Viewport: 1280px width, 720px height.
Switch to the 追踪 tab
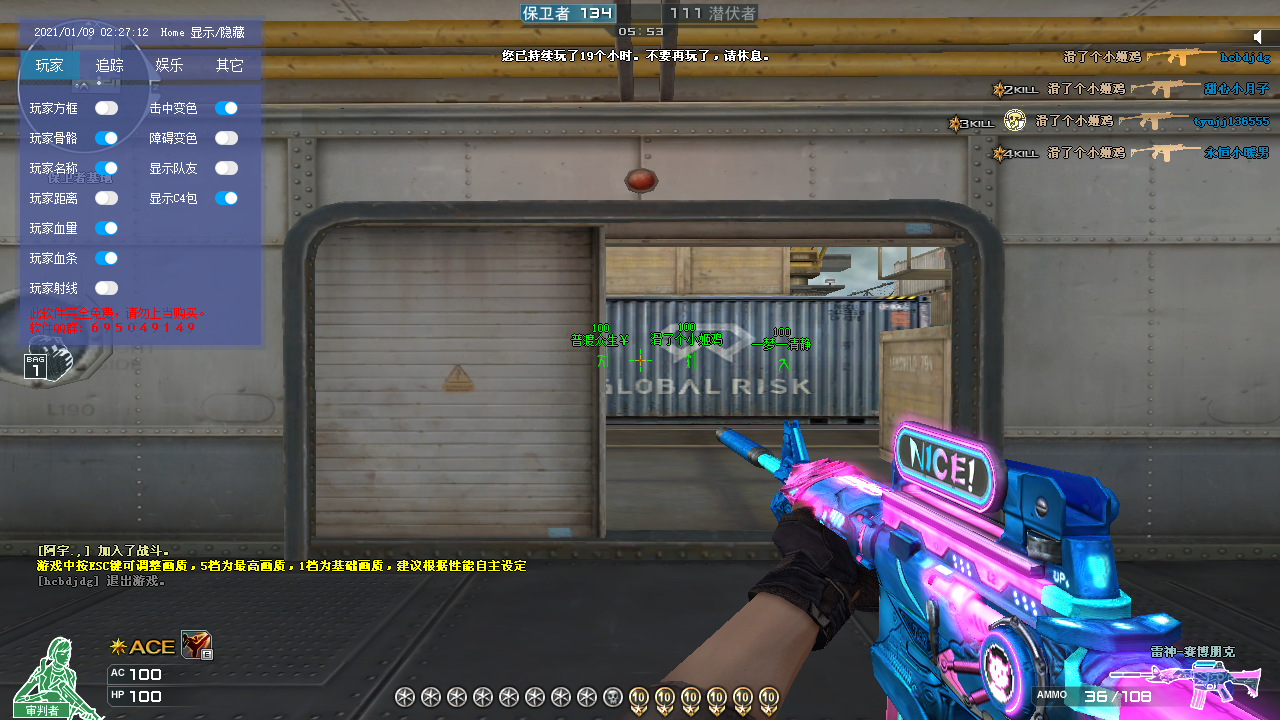tap(110, 66)
